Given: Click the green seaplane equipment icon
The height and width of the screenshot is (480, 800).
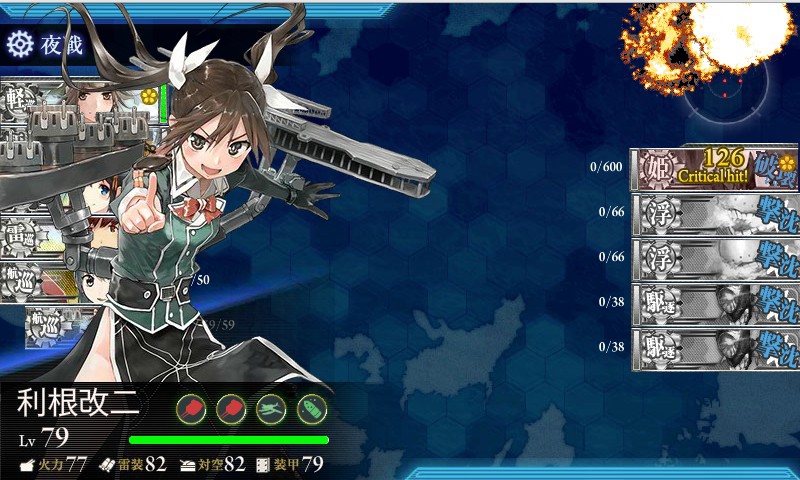Looking at the screenshot, I should 271,408.
